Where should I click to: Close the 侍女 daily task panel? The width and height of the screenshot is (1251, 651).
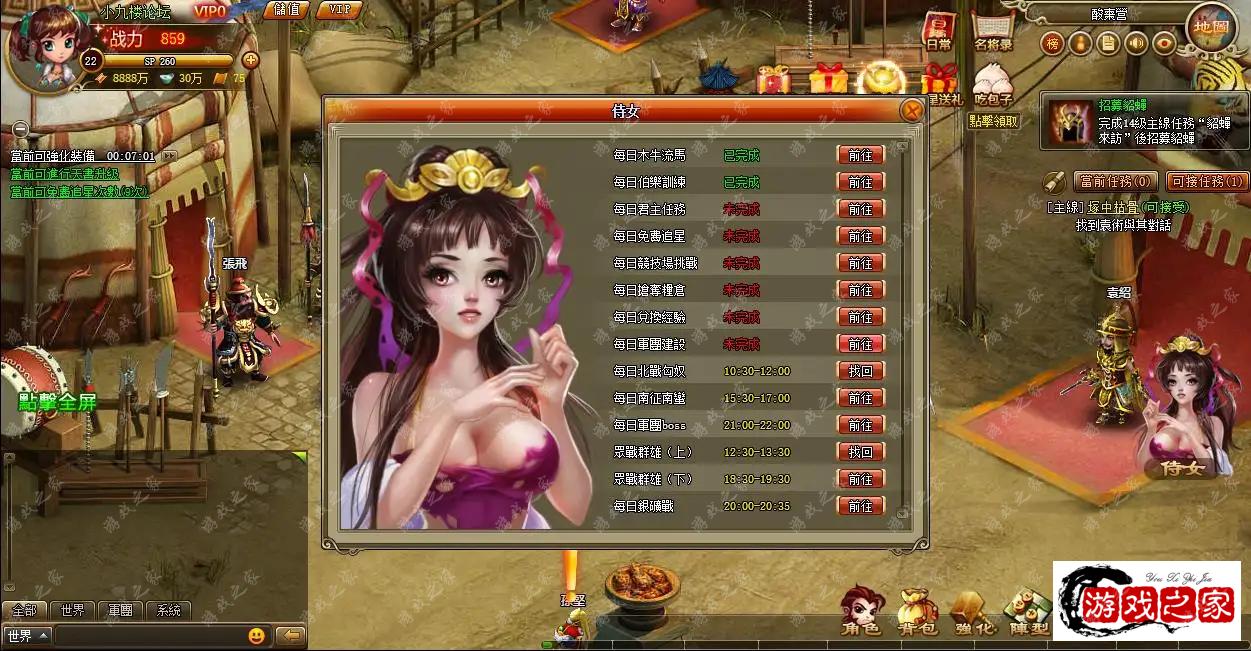pyautogui.click(x=911, y=111)
